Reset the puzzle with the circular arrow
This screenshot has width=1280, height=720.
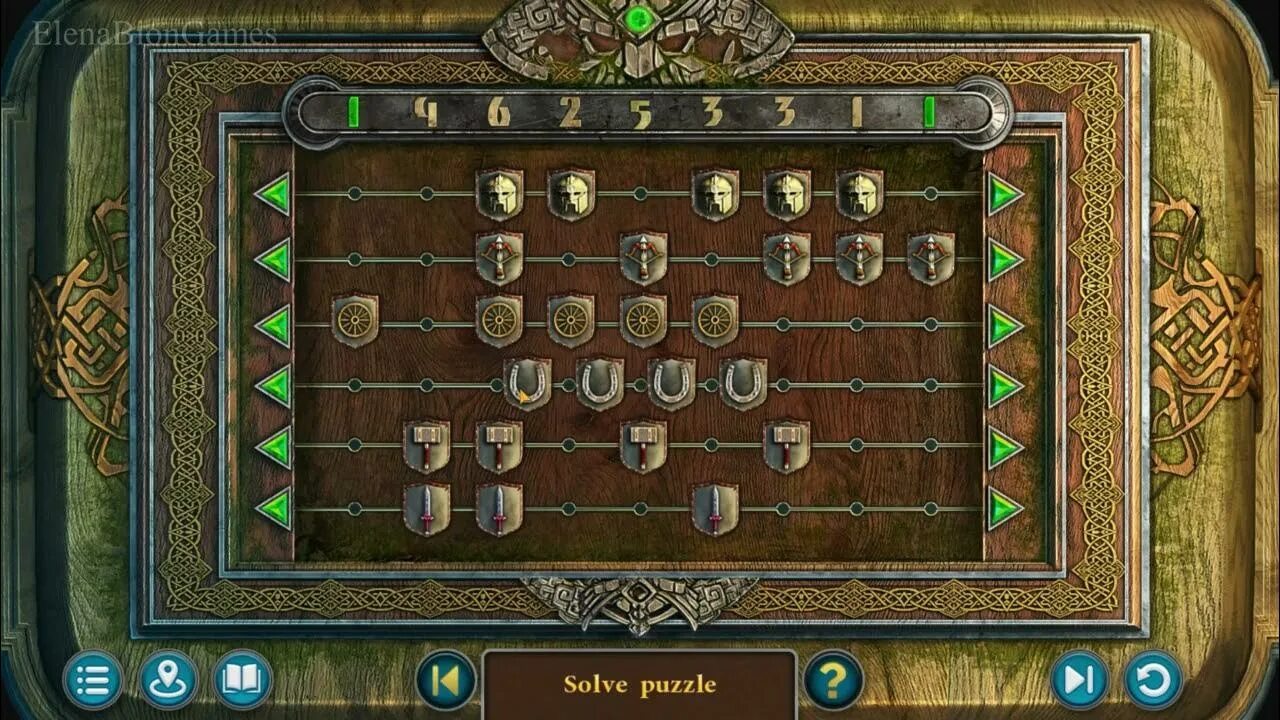point(1154,681)
